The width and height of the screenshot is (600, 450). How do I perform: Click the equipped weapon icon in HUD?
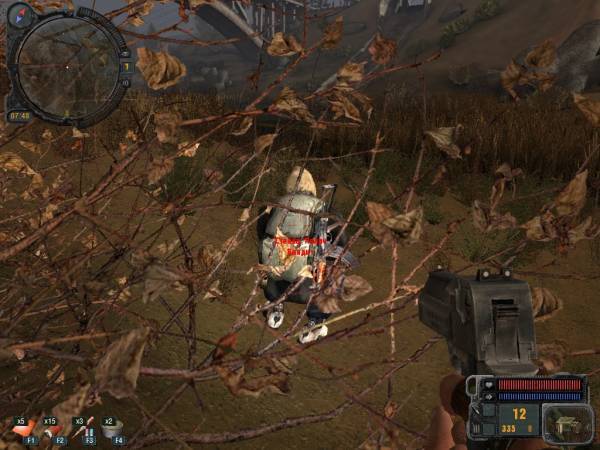[x=563, y=422]
